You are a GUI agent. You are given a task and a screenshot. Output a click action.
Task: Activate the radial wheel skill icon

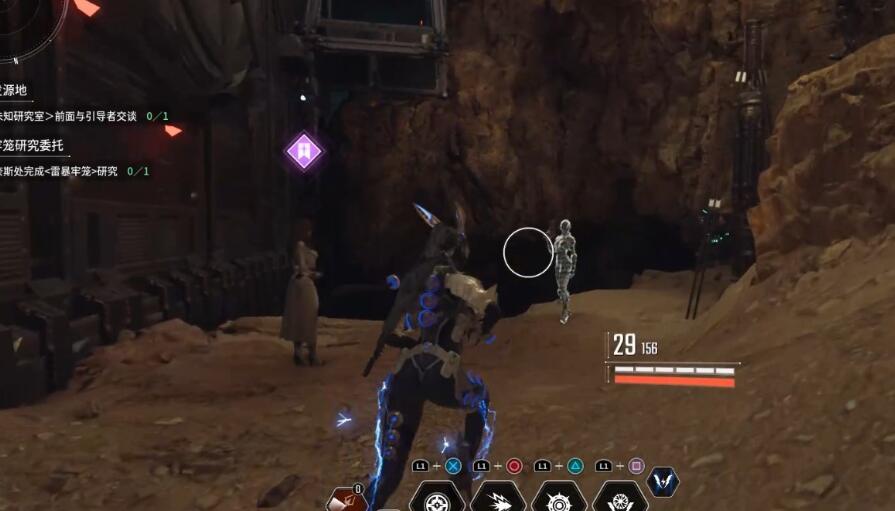619,498
